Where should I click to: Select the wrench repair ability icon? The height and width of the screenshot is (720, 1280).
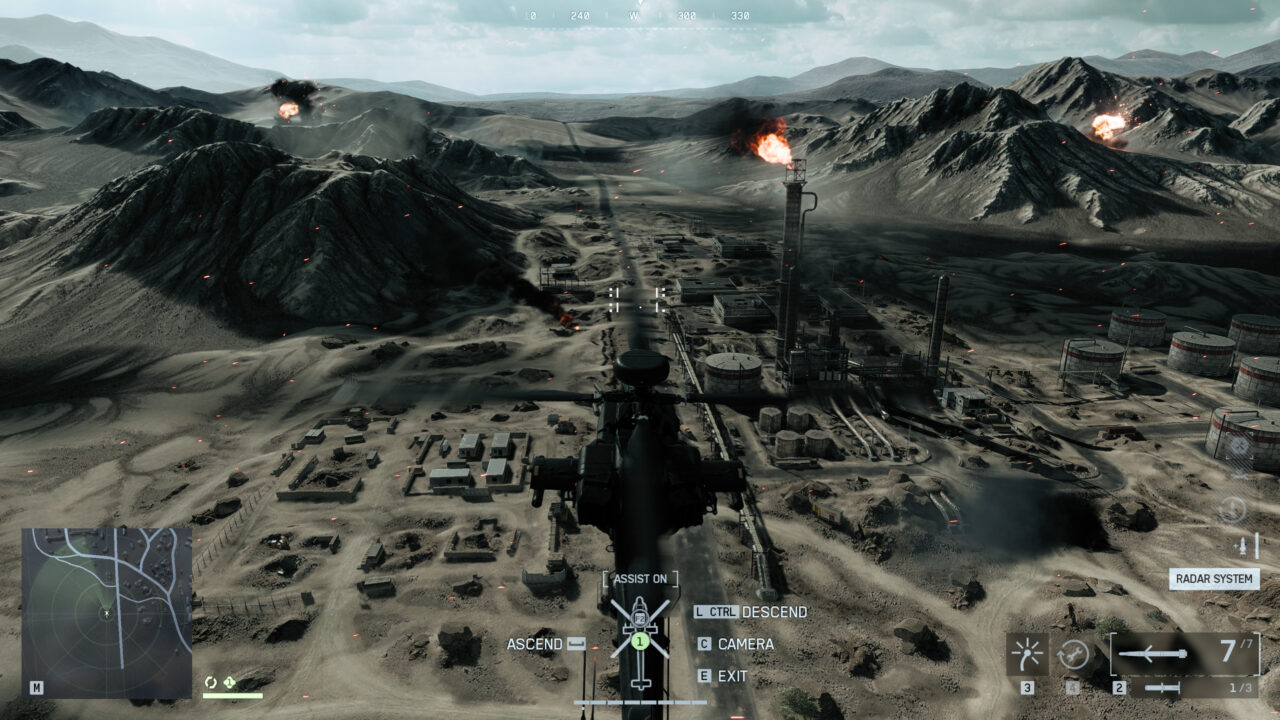pyautogui.click(x=1073, y=654)
